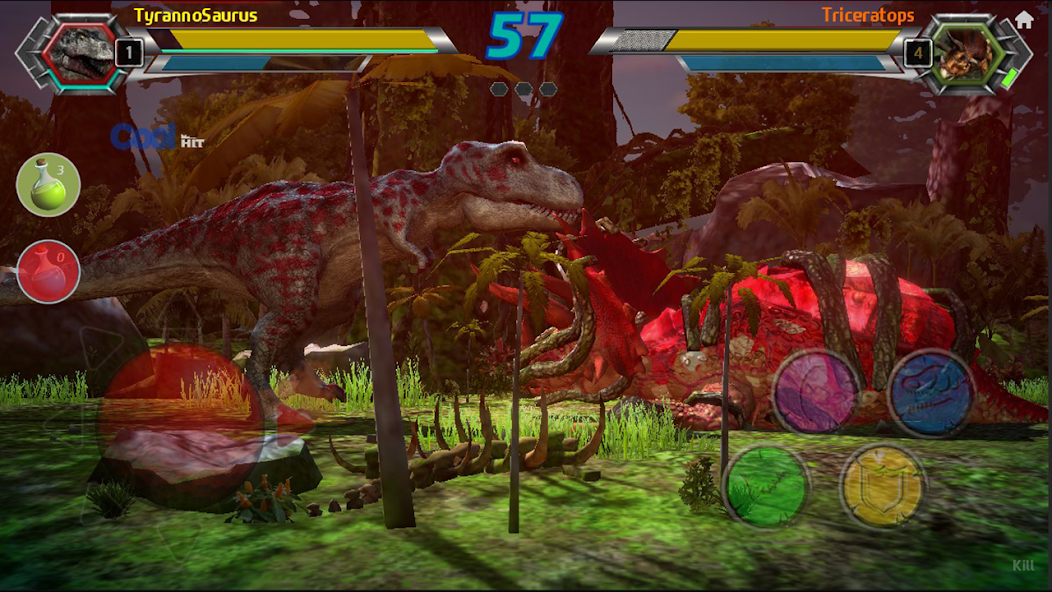Use the red potion flask
The image size is (1052, 592).
pyautogui.click(x=48, y=272)
